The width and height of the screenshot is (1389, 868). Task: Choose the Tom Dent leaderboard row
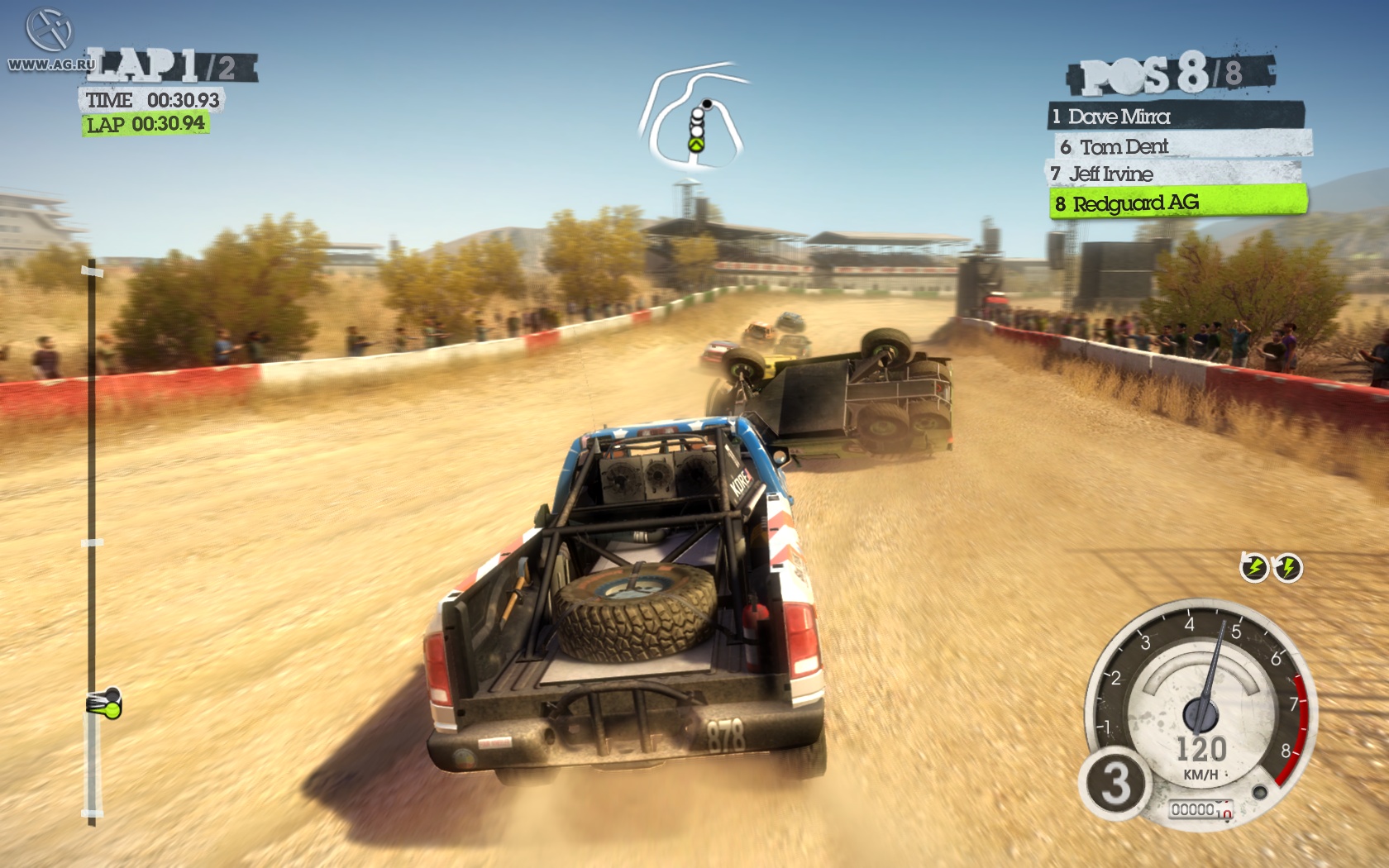coord(1181,146)
